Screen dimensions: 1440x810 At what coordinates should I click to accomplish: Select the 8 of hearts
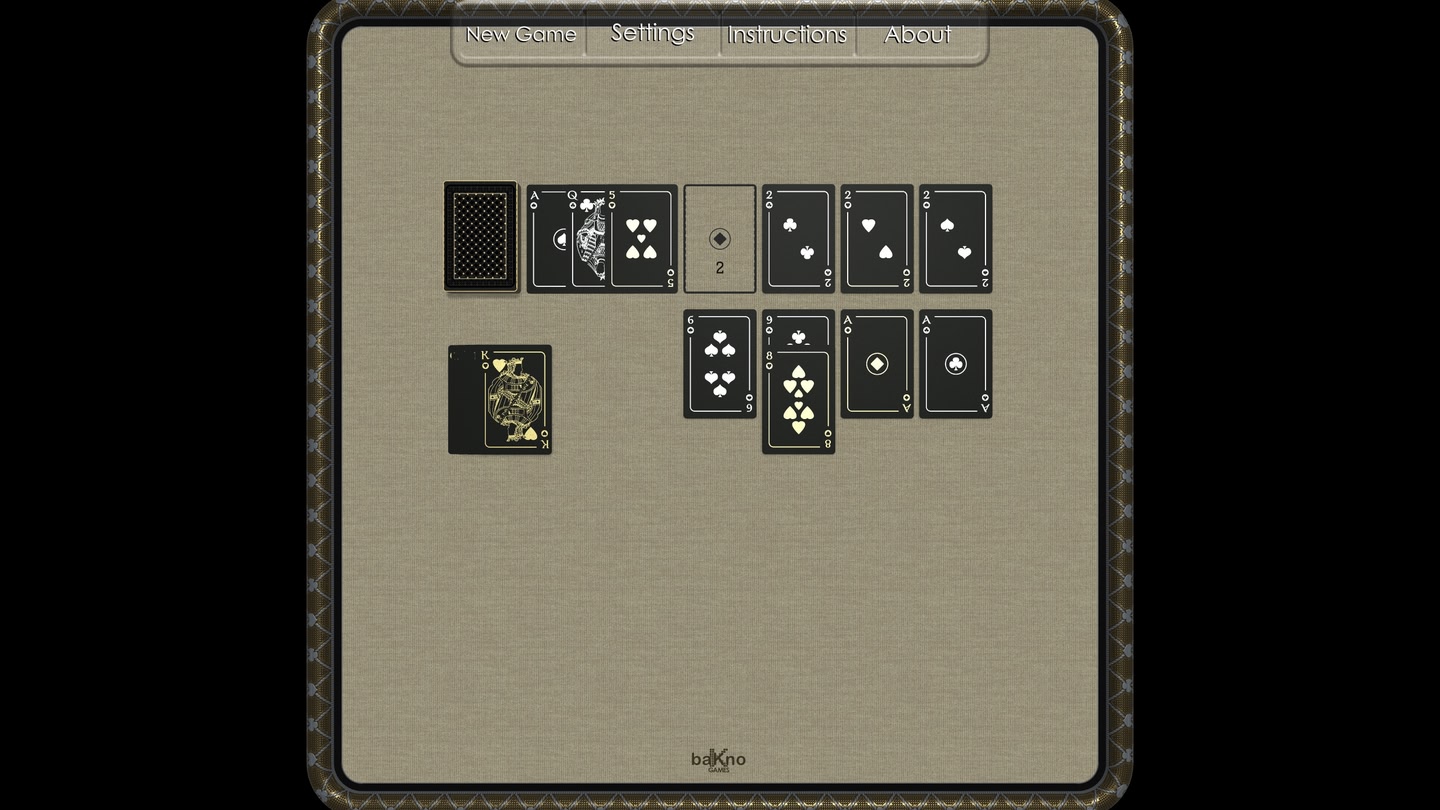[x=798, y=405]
